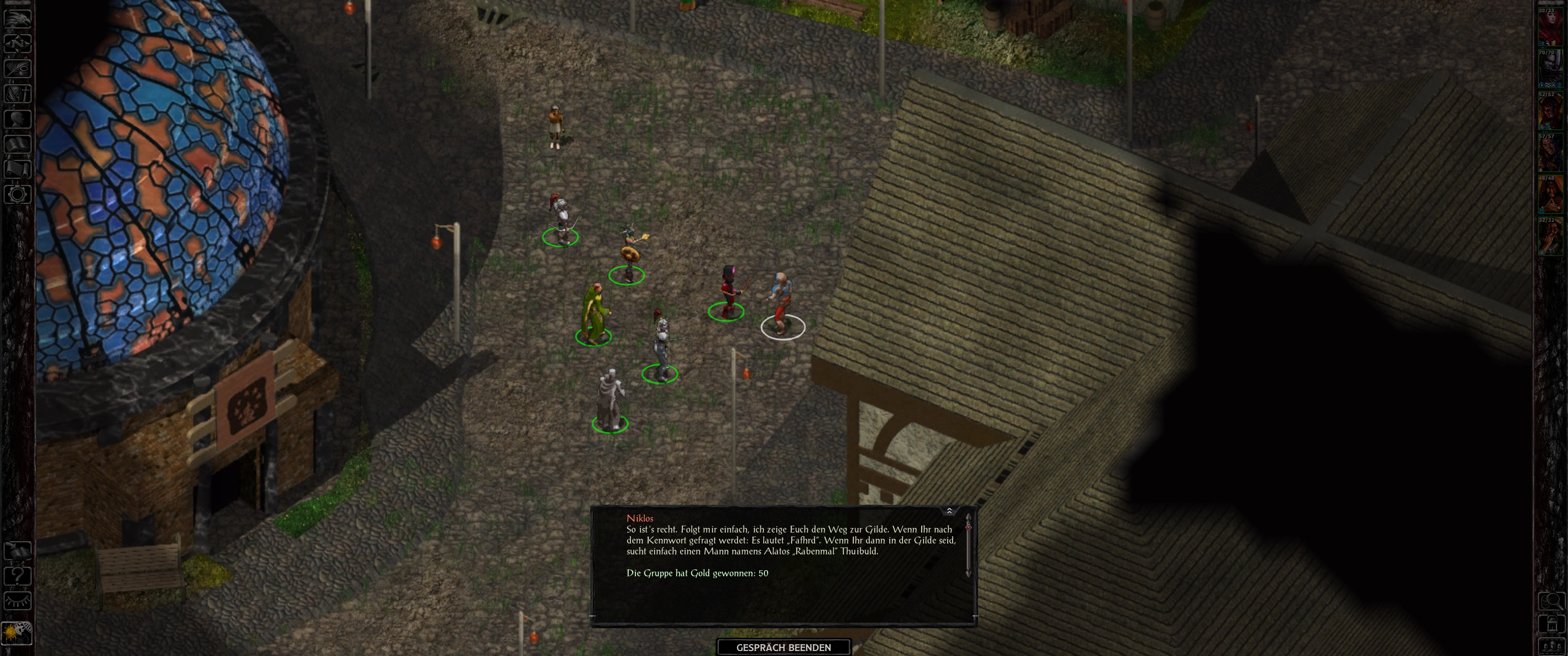
Task: Open help with the question mark icon
Action: (x=18, y=576)
